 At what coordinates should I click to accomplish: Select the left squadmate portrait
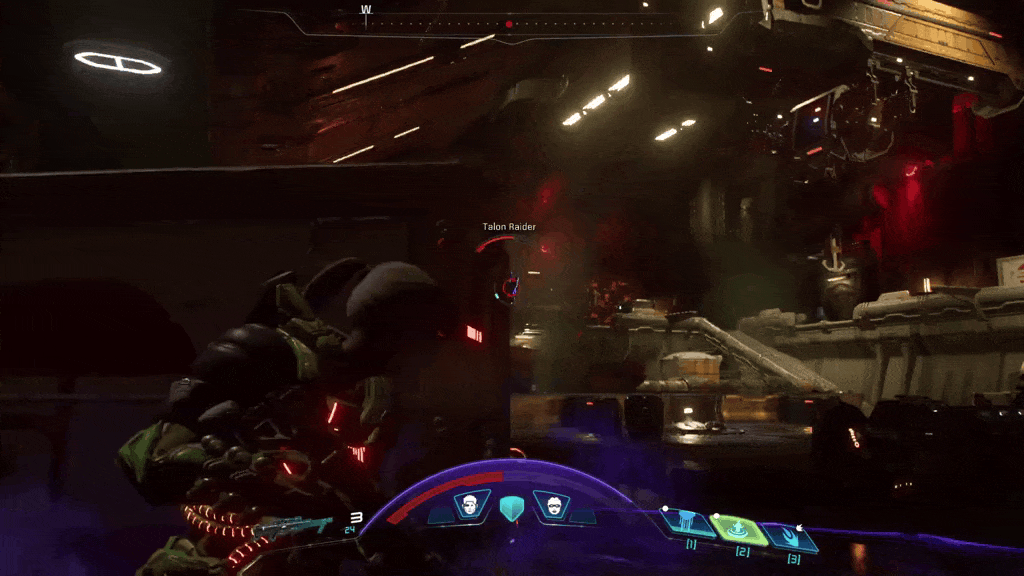coord(467,505)
